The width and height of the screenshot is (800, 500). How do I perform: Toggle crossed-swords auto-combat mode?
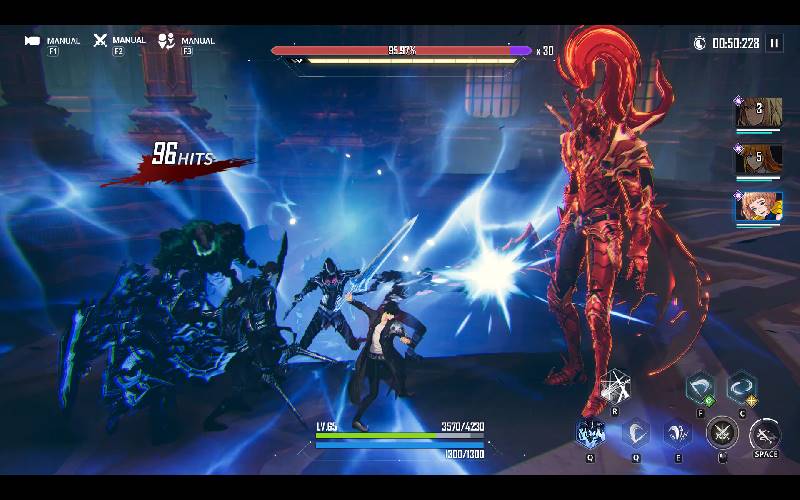pos(100,41)
